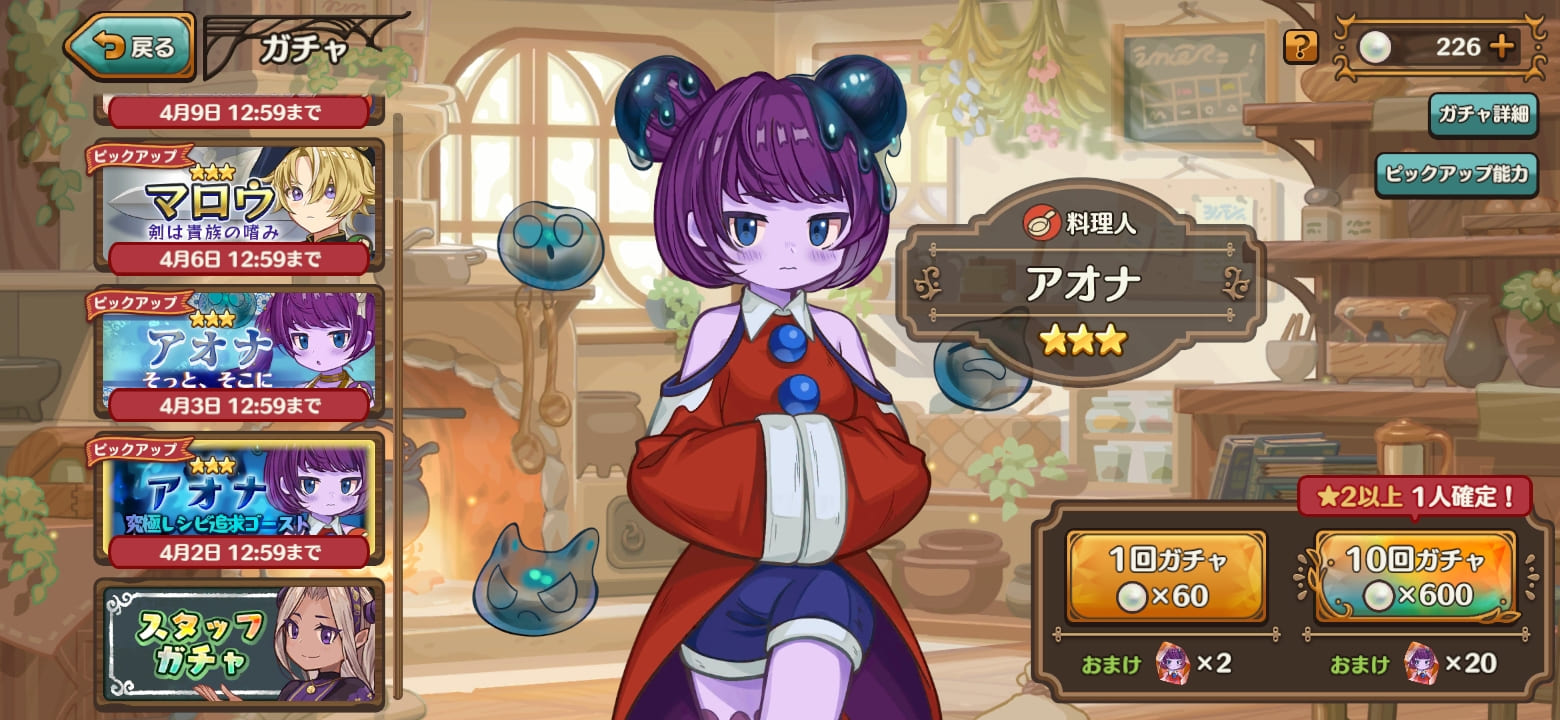
Task: Select the 究極レシピ追求ゴースト アオナ banner
Action: (235, 495)
